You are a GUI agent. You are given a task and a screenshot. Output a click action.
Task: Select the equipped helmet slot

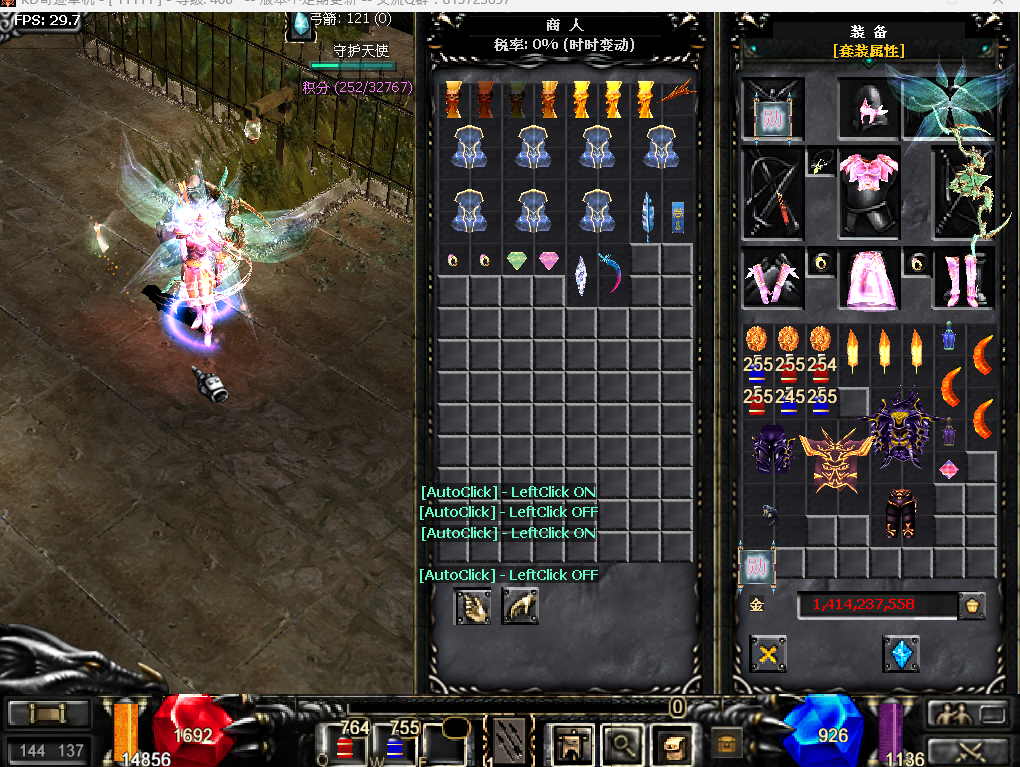click(868, 110)
